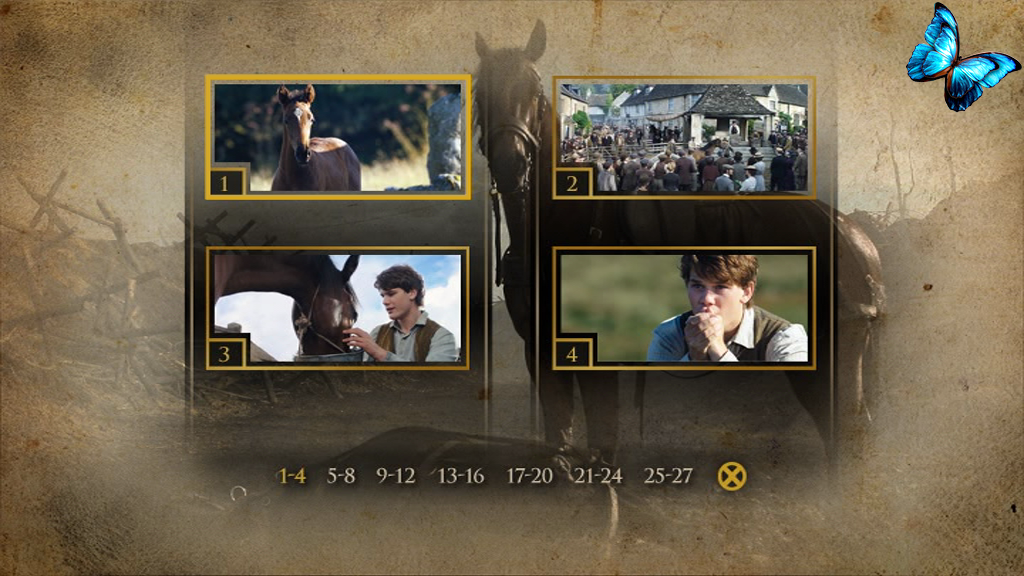Click the blue butterfly overlay icon
Screen dimensions: 1024x576
pos(959,58)
